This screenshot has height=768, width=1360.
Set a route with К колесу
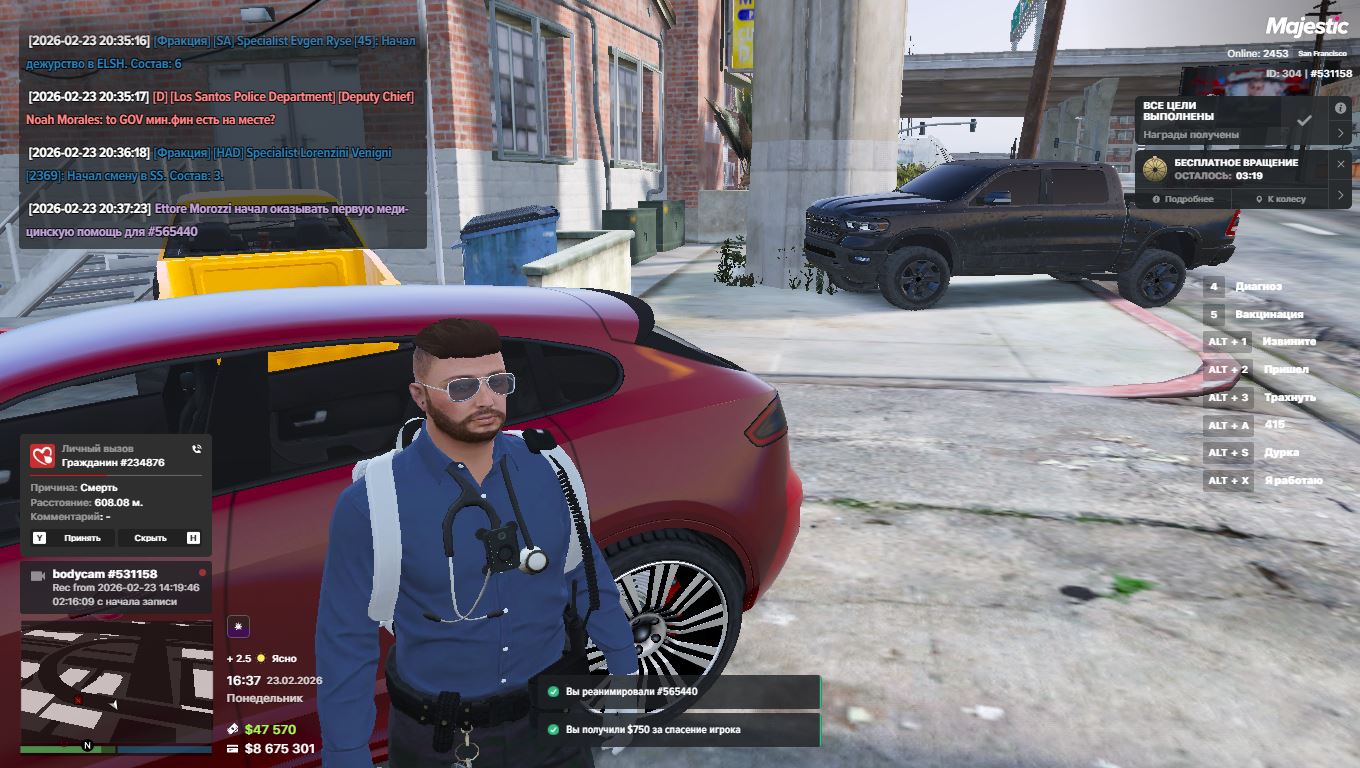pos(1285,199)
